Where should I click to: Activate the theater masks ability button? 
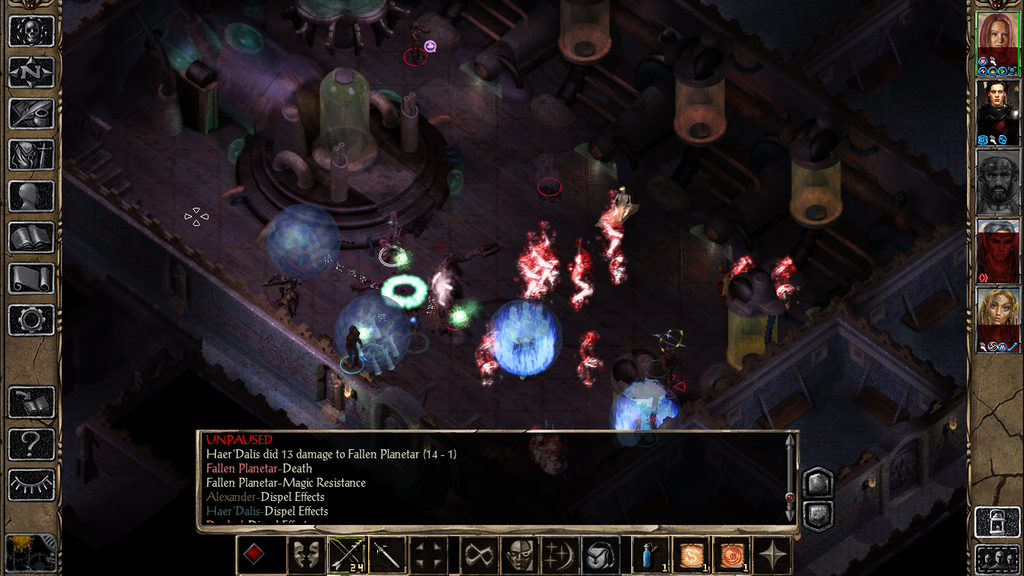pos(306,555)
